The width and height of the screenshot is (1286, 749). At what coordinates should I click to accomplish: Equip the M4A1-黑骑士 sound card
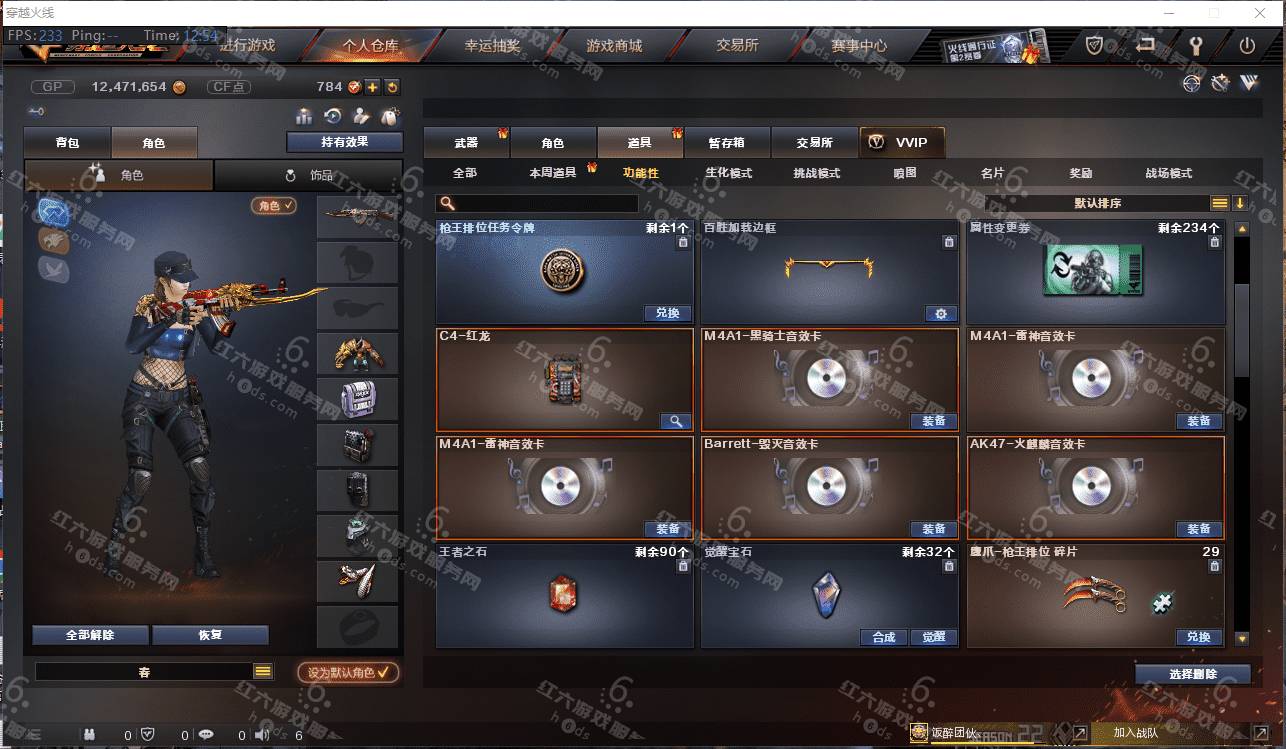pyautogui.click(x=933, y=421)
